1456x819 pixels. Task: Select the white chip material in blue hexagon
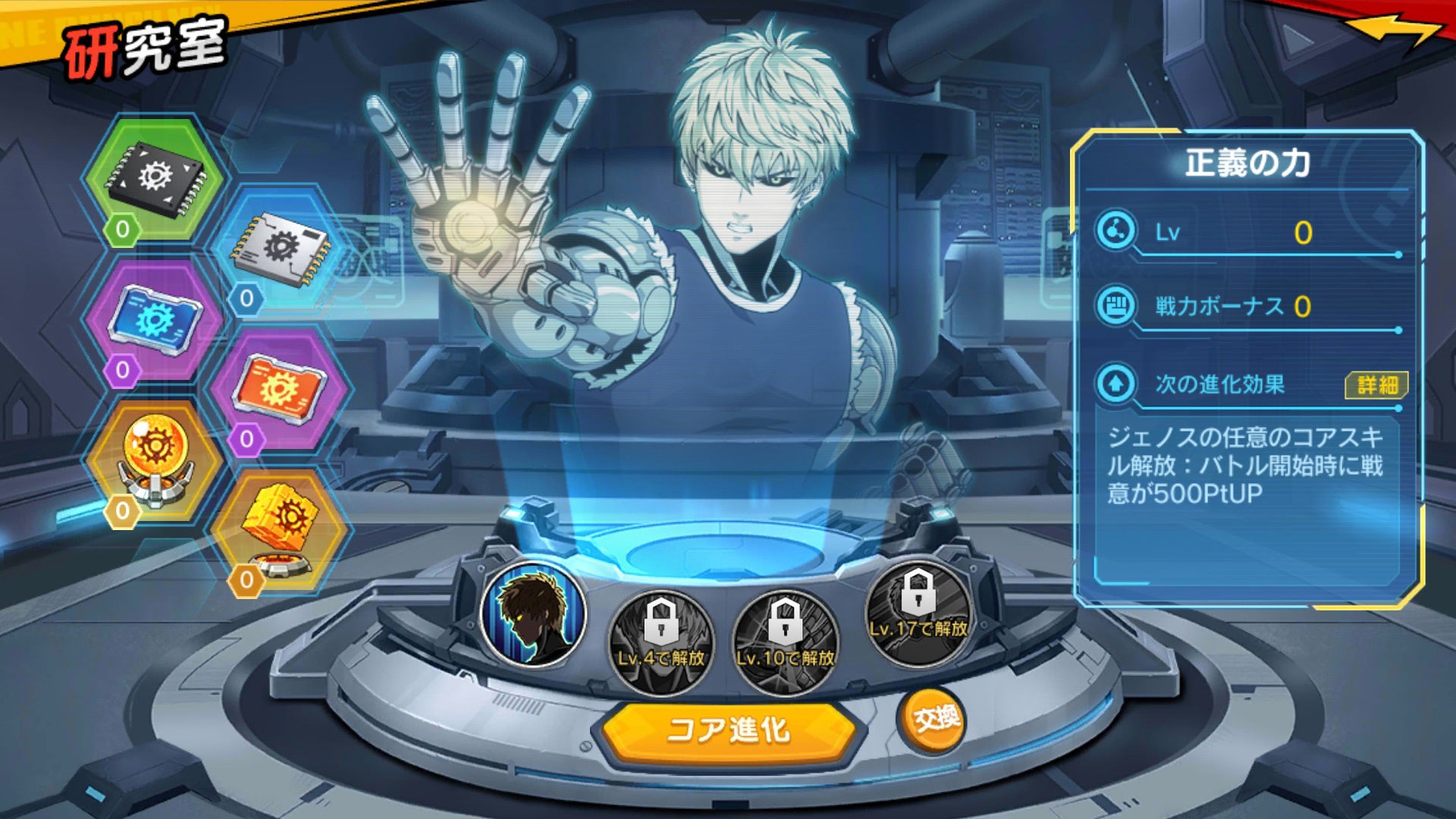tap(281, 248)
